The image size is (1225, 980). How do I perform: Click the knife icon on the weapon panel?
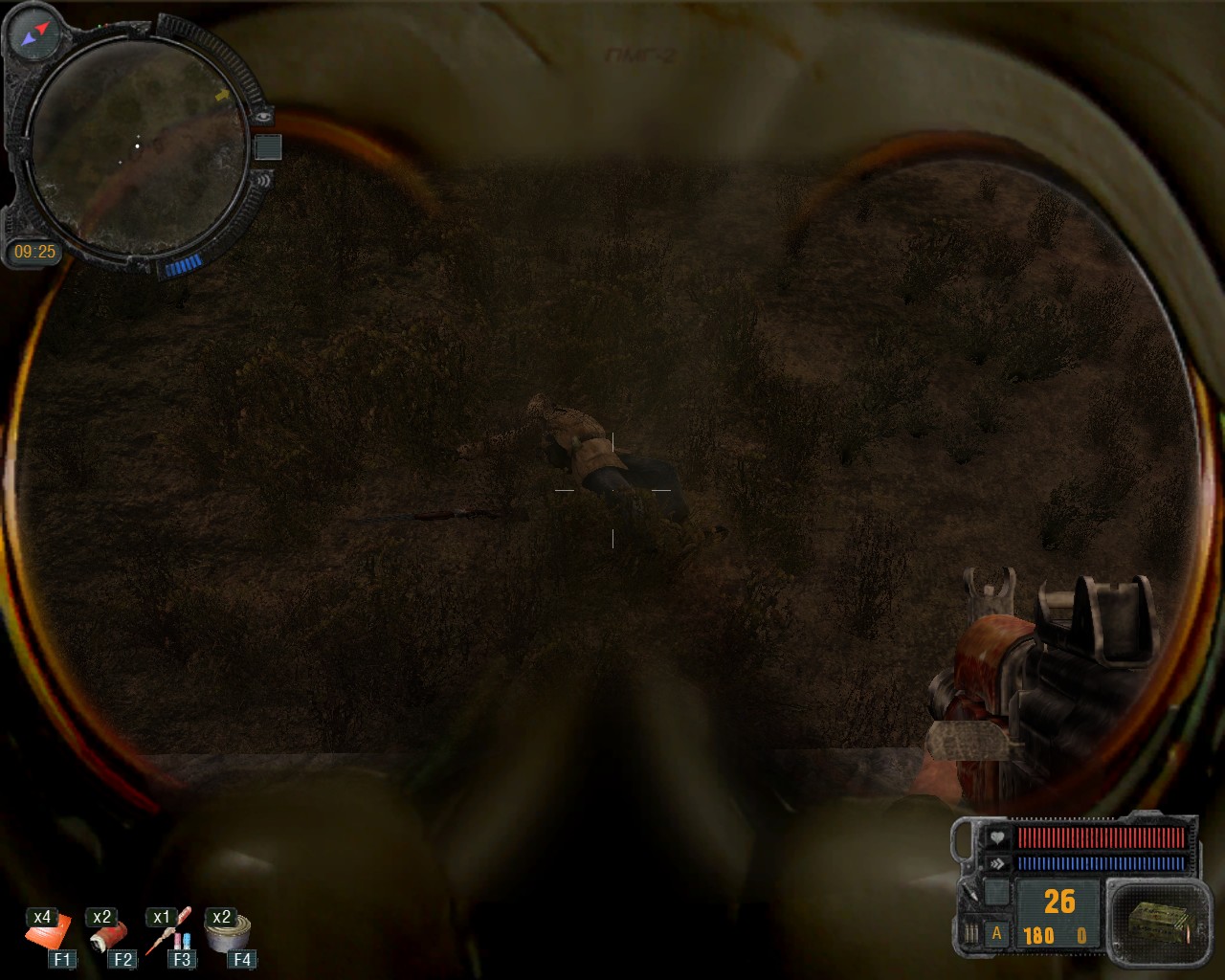(x=971, y=893)
